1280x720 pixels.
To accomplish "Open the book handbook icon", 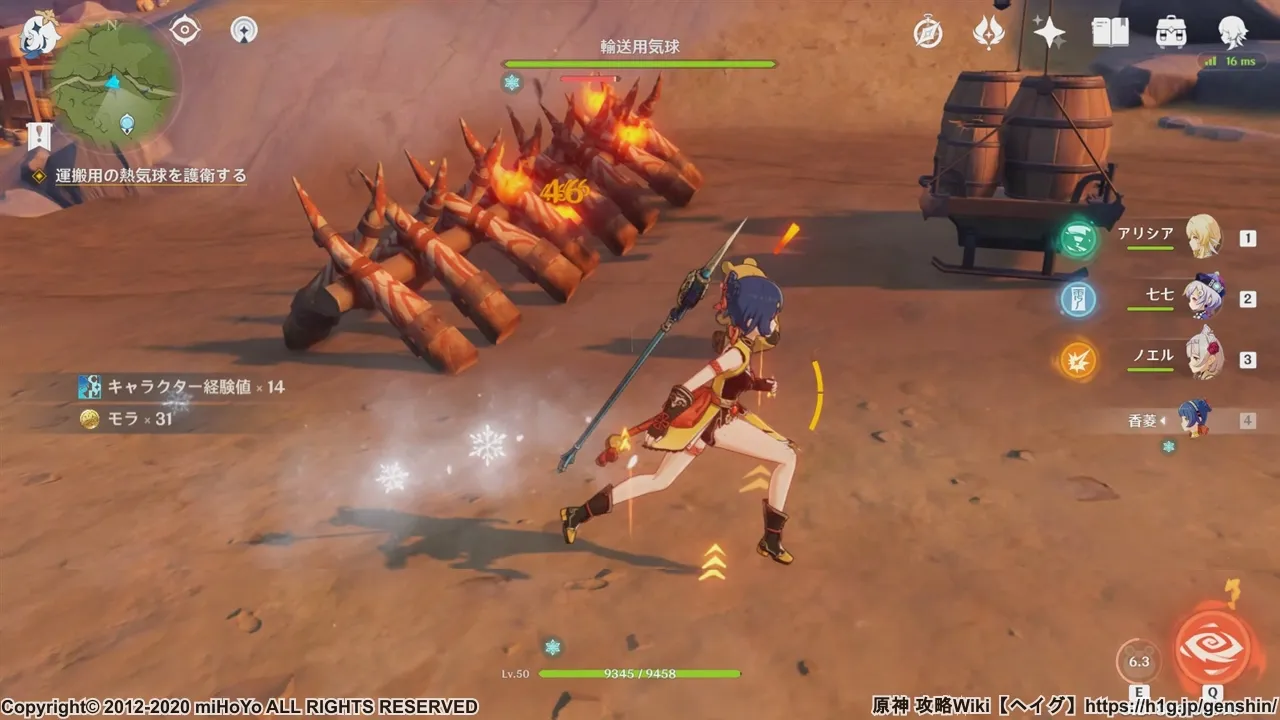I will (x=1110, y=33).
